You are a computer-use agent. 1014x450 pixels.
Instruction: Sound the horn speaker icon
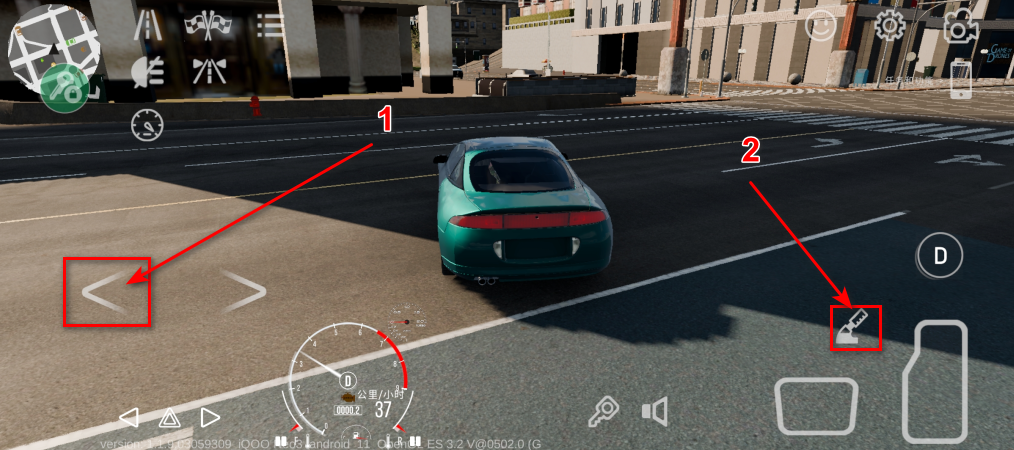[x=655, y=410]
